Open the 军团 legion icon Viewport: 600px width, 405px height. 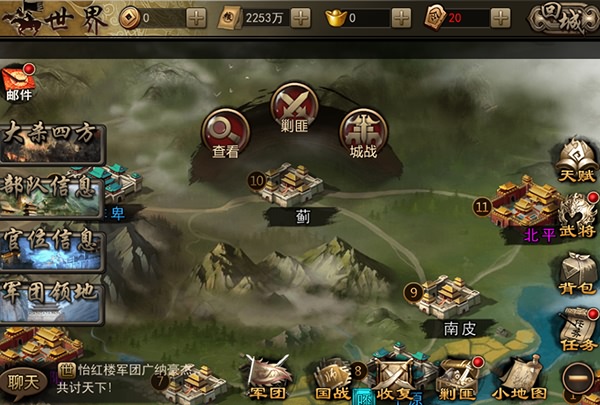click(266, 378)
